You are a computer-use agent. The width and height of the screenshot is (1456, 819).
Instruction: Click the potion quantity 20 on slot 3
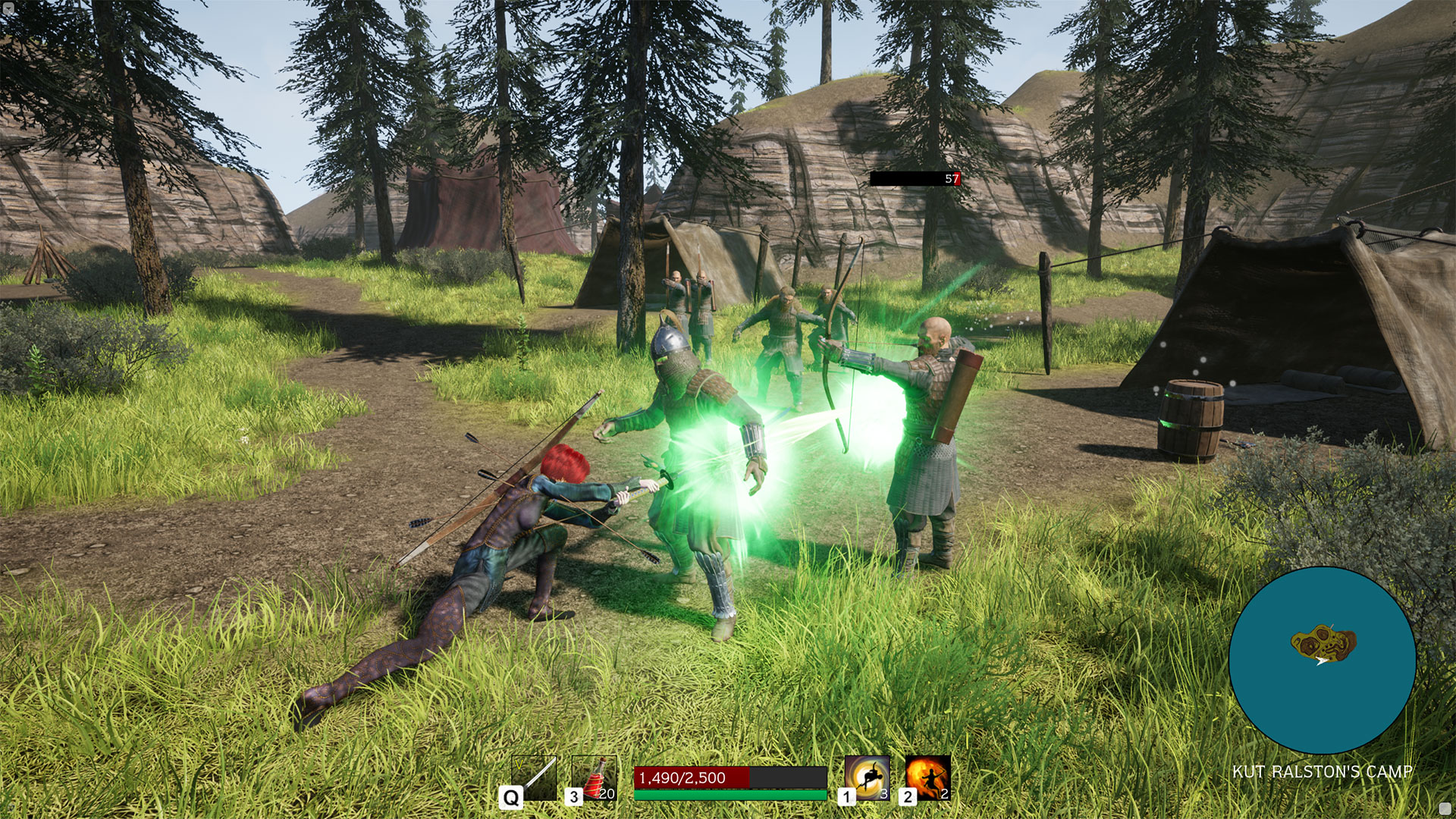pyautogui.click(x=607, y=793)
